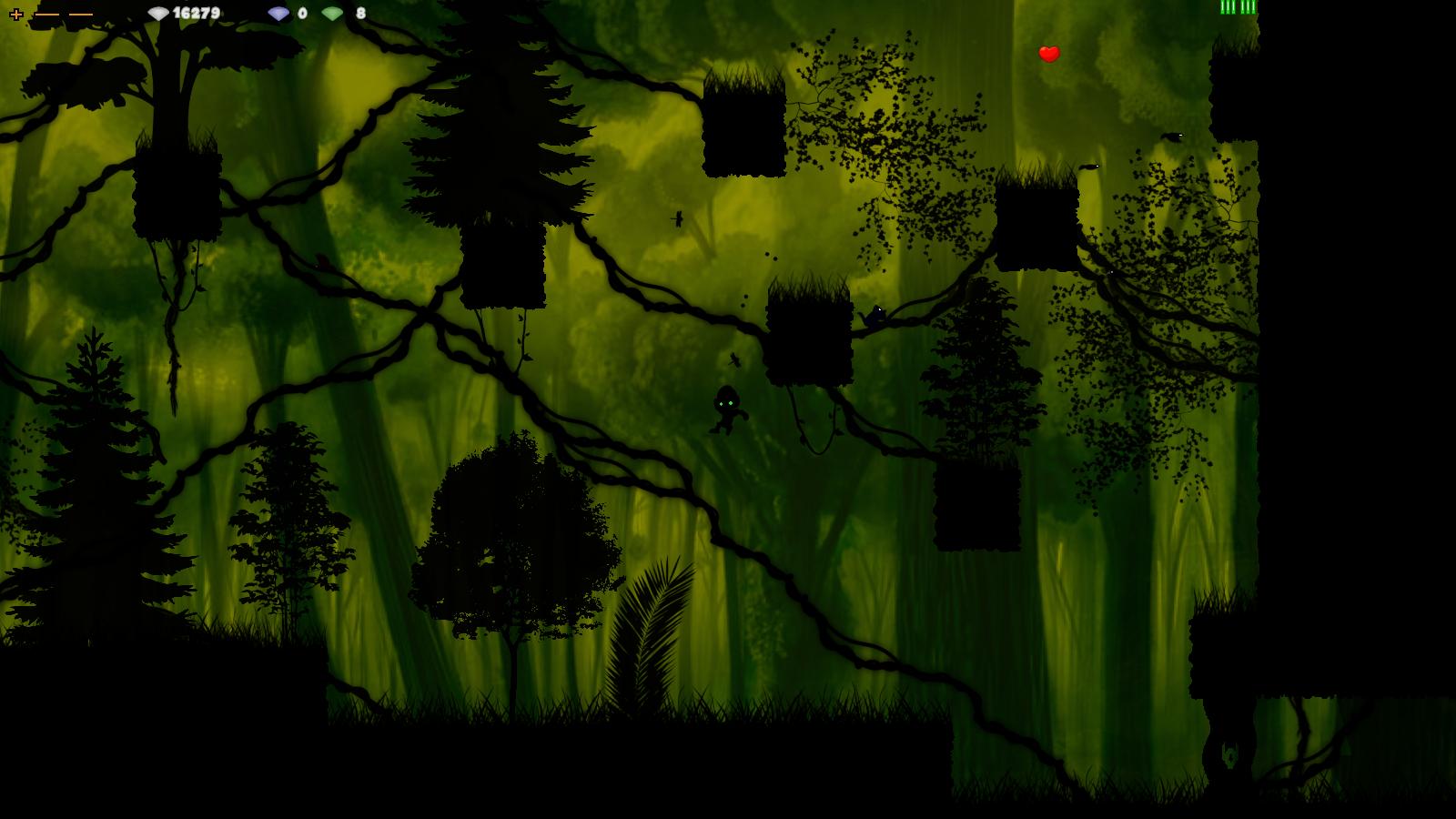The width and height of the screenshot is (1456, 819).
Task: Click the bird flying near the upper right
Action: (x=1174, y=135)
